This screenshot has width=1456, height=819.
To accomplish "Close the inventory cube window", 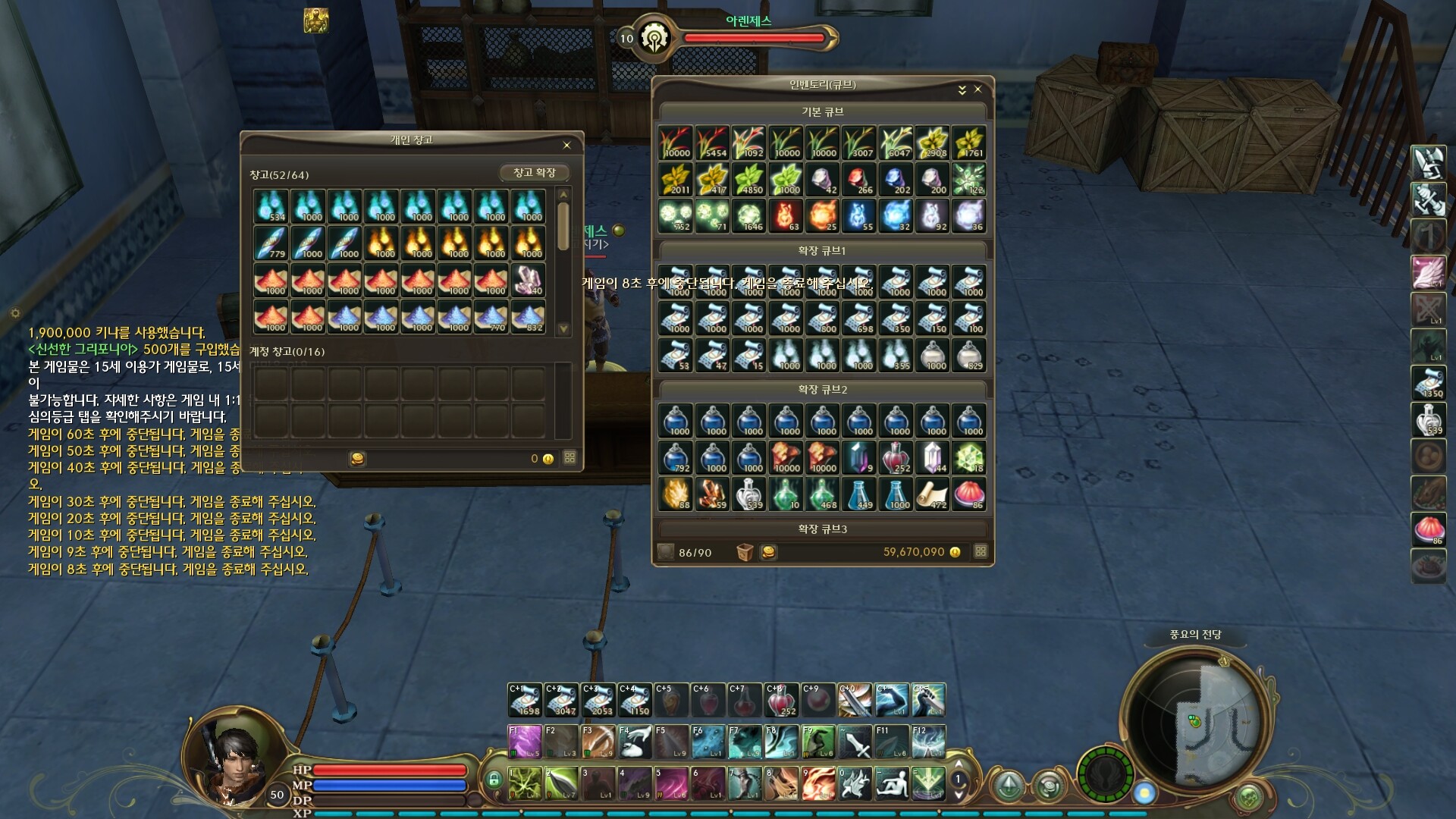I will point(978,89).
